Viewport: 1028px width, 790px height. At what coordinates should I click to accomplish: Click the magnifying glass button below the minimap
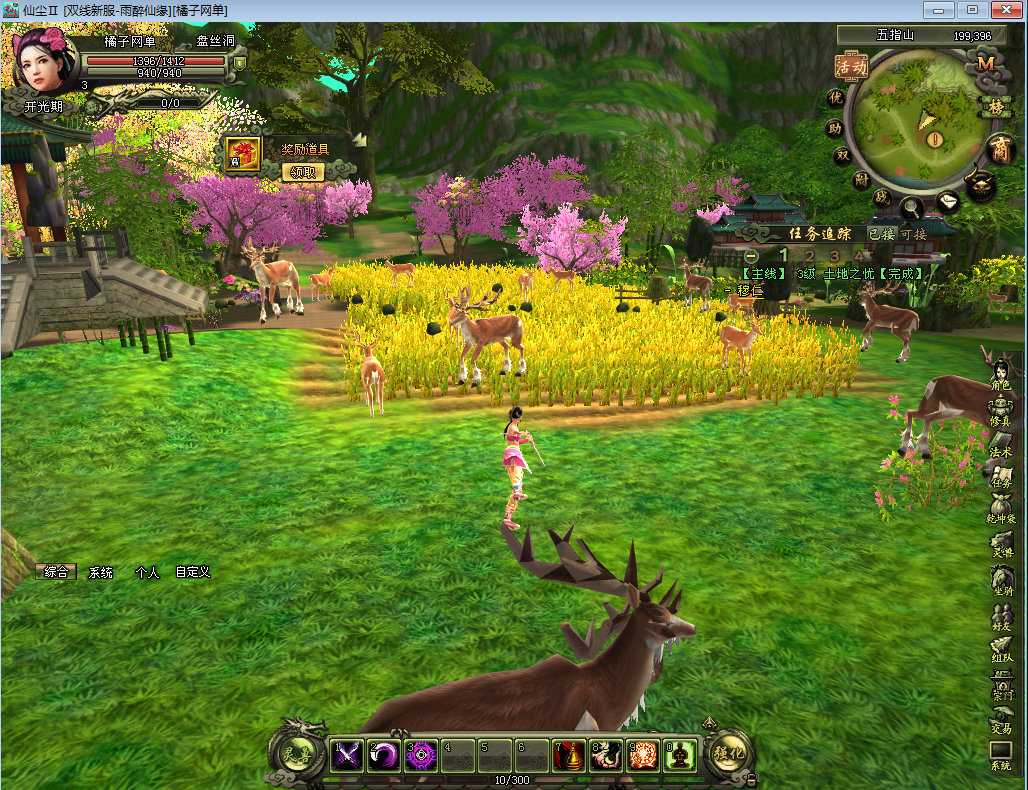[912, 208]
